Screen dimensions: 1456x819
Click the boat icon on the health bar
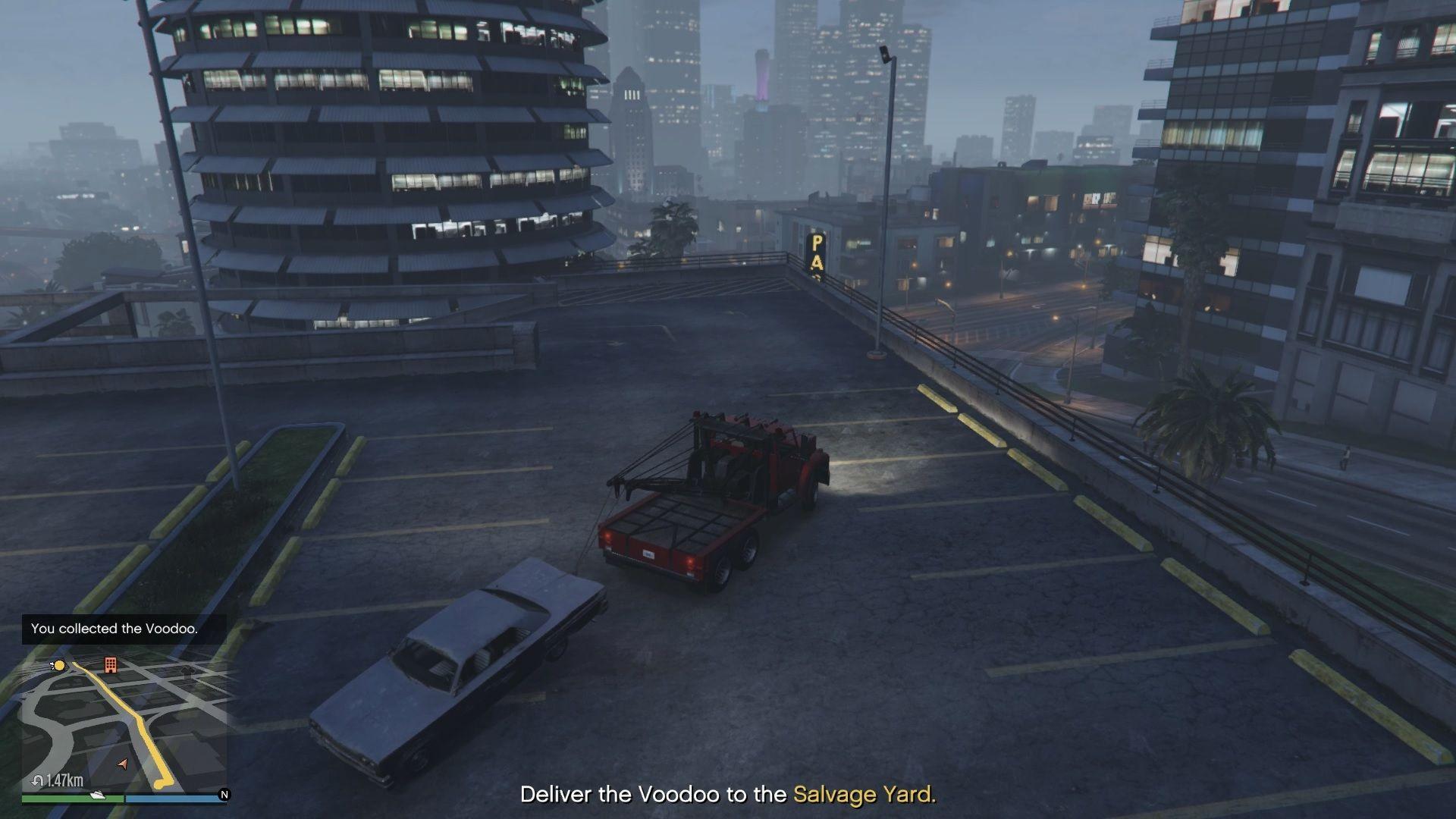pos(97,796)
